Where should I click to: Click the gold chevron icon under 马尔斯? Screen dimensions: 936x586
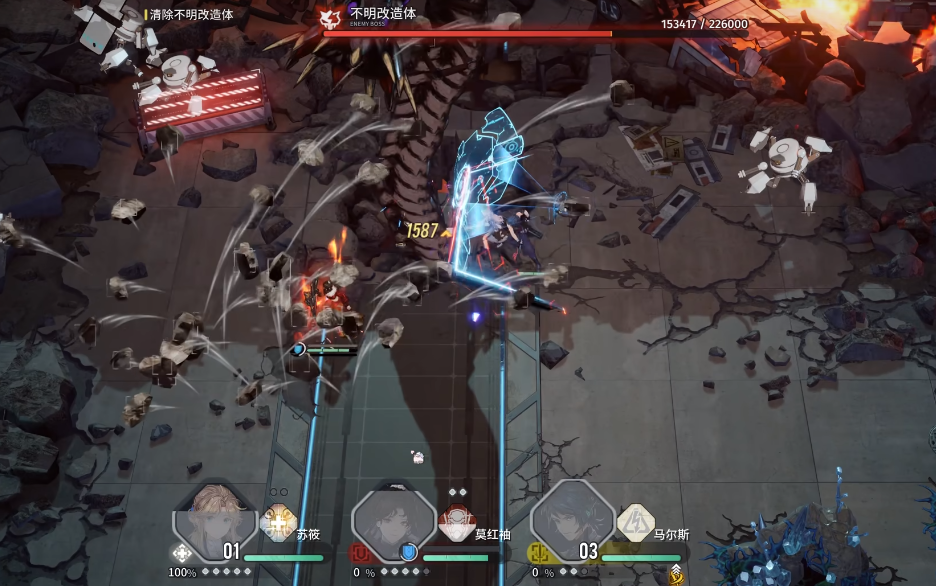pyautogui.click(x=676, y=574)
